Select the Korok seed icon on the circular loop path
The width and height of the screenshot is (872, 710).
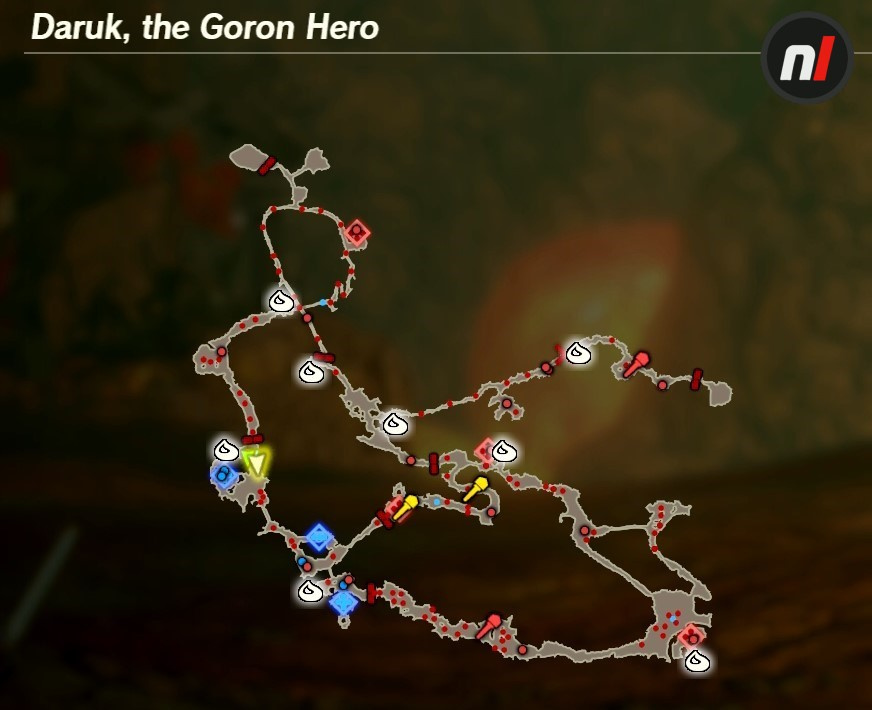[x=281, y=299]
